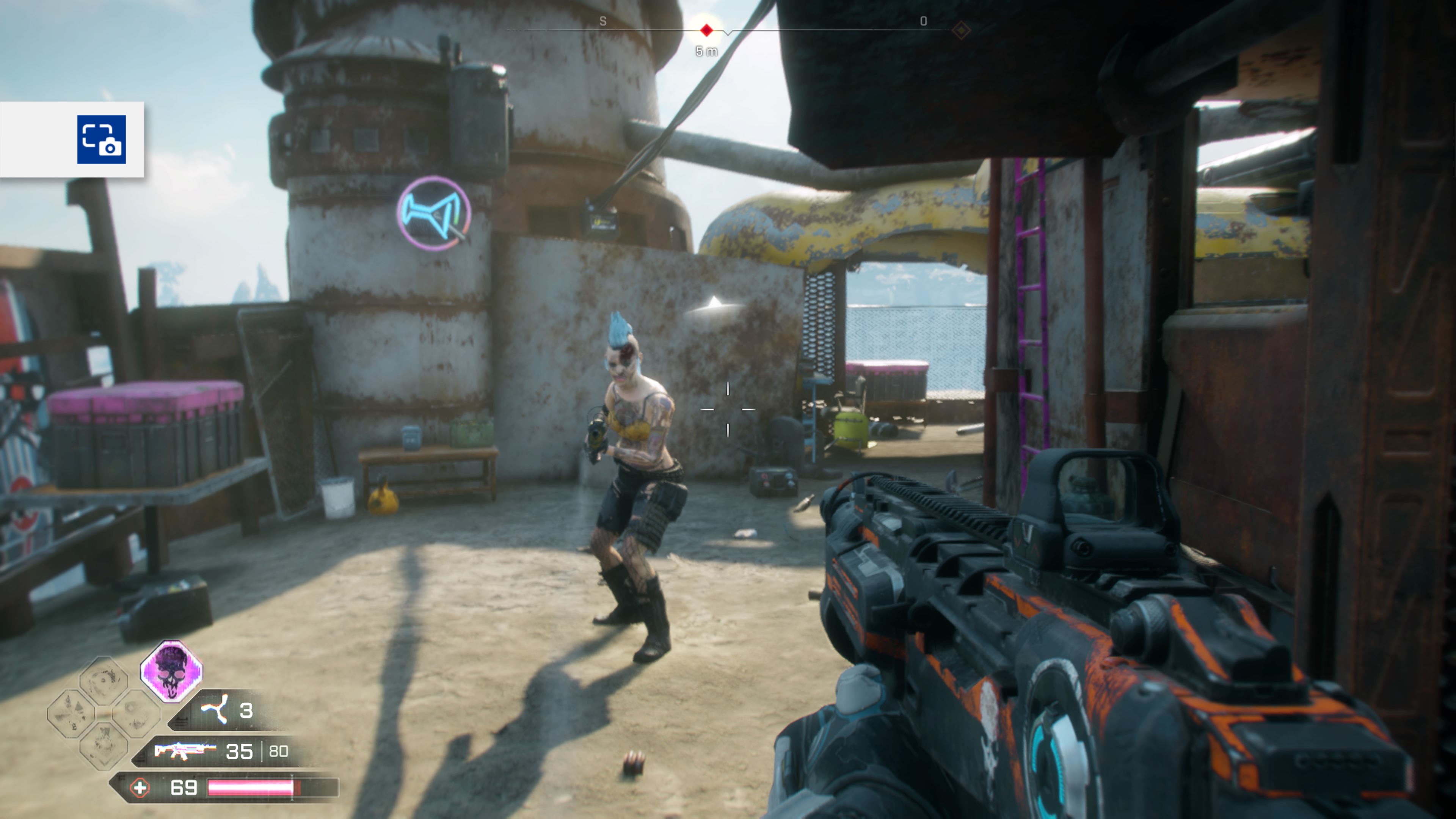Click the red diamond compass marker
Viewport: 1456px width, 819px height.
[706, 30]
